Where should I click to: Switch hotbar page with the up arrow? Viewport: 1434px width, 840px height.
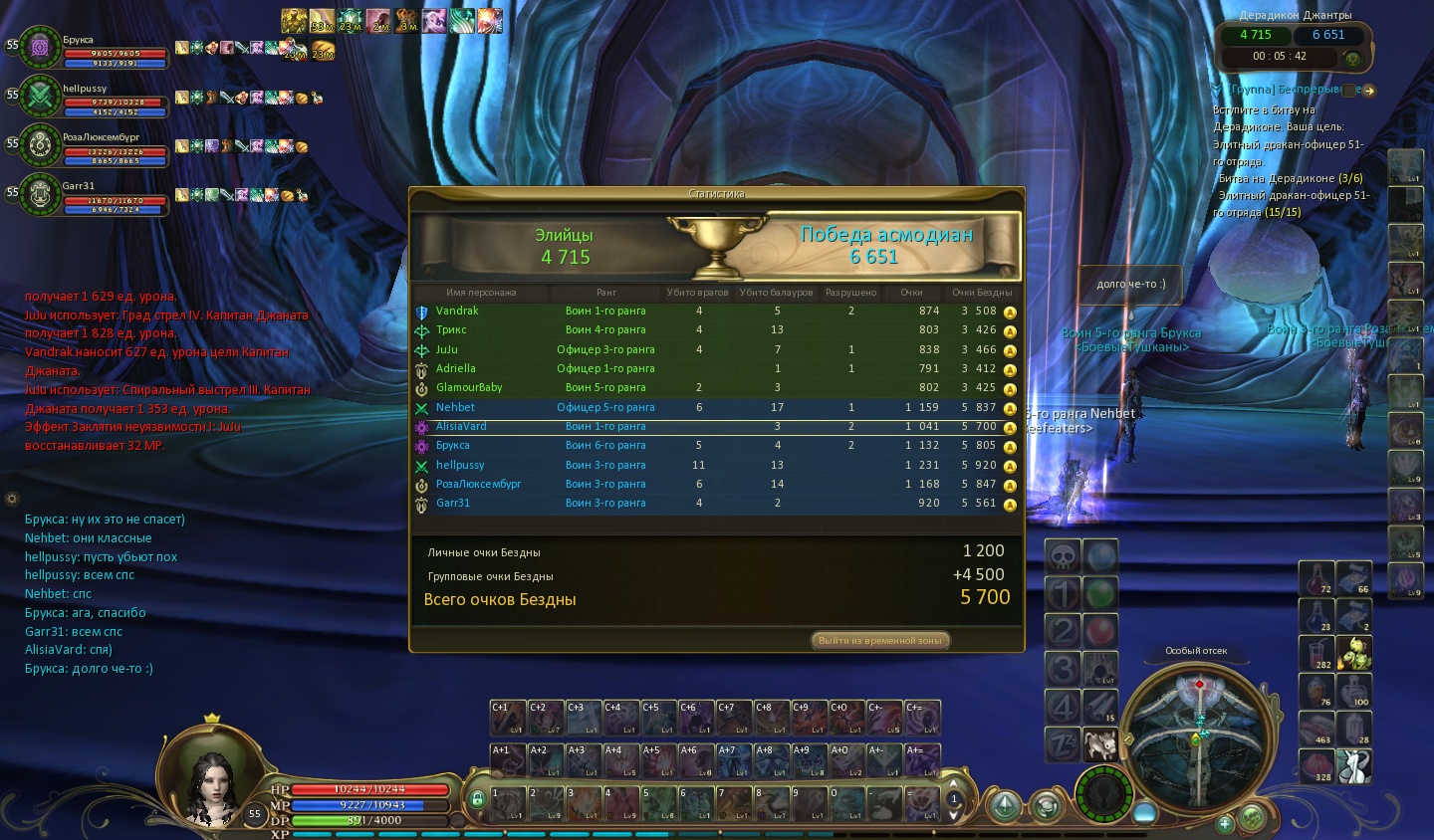pyautogui.click(x=953, y=784)
